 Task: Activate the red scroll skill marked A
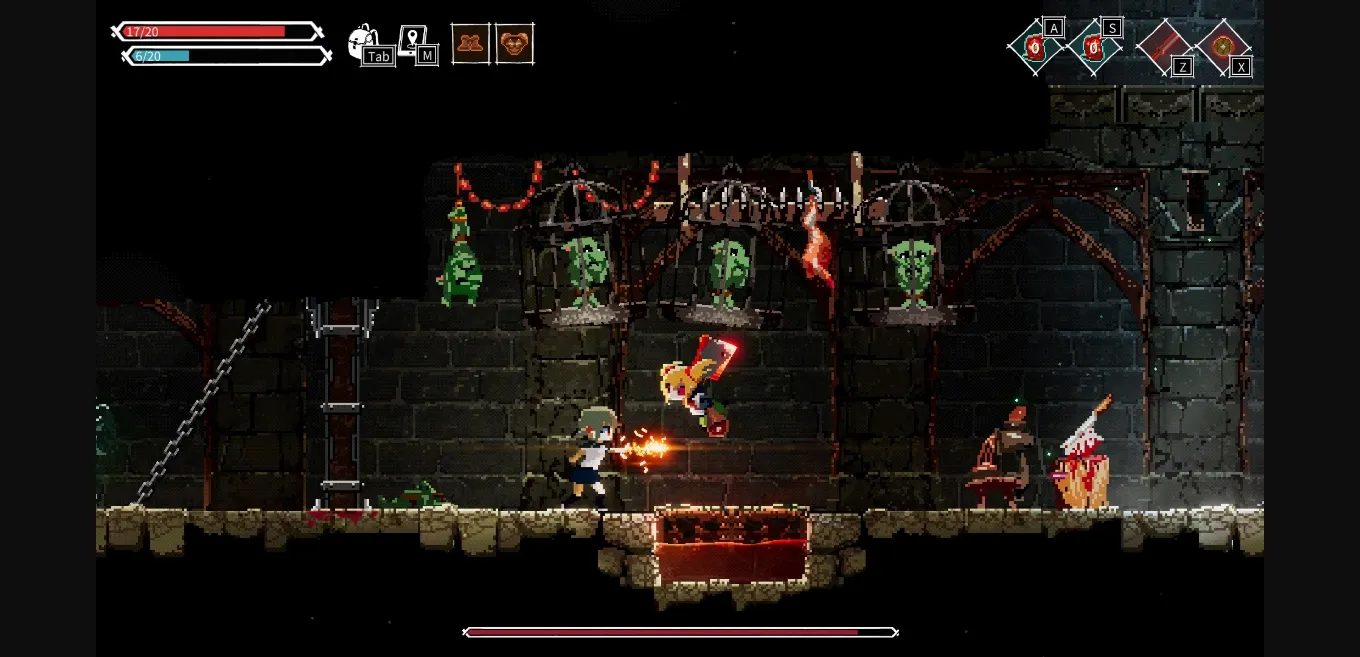[1035, 46]
